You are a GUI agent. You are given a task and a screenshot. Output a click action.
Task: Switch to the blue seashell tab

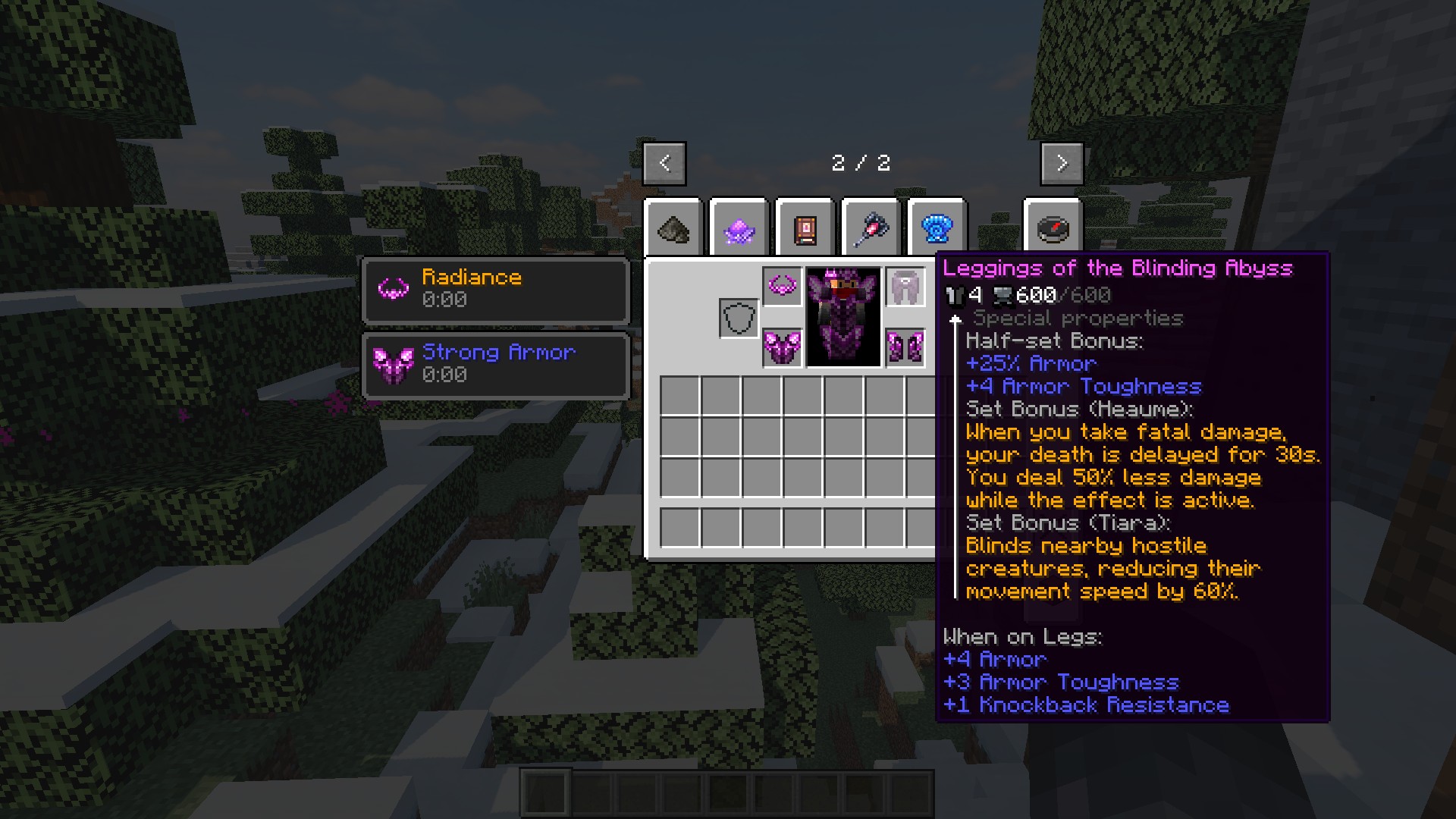pos(937,228)
